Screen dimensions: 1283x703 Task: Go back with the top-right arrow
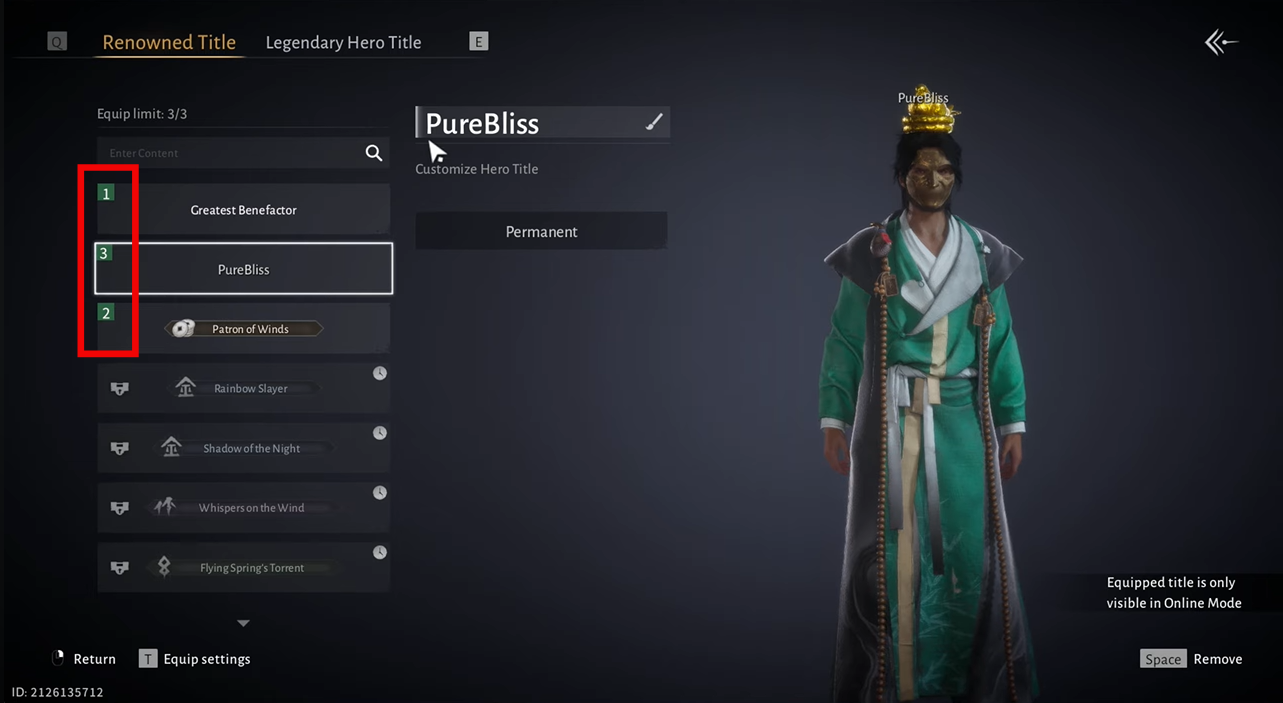(1221, 42)
